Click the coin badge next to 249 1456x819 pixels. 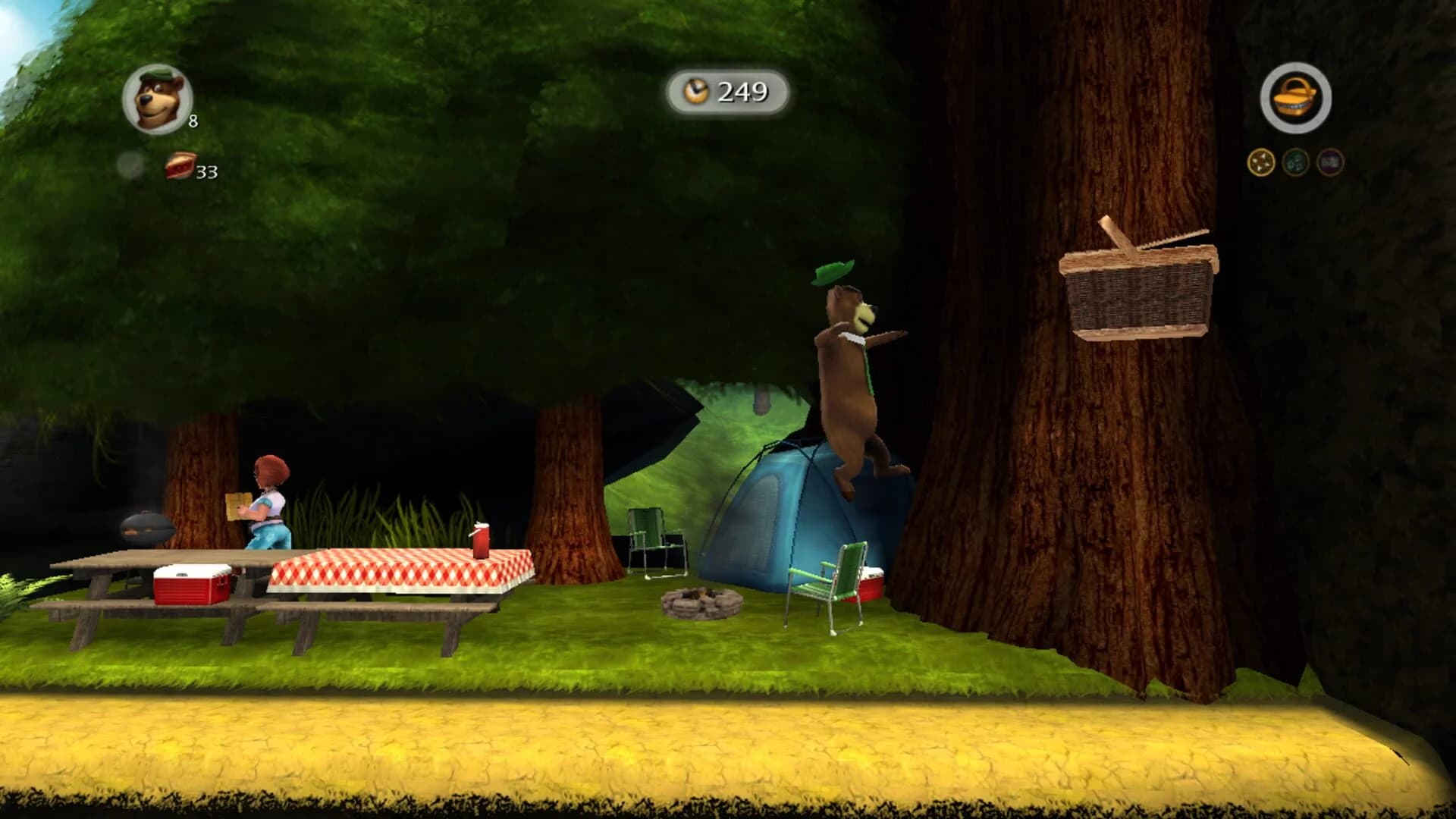(x=696, y=91)
